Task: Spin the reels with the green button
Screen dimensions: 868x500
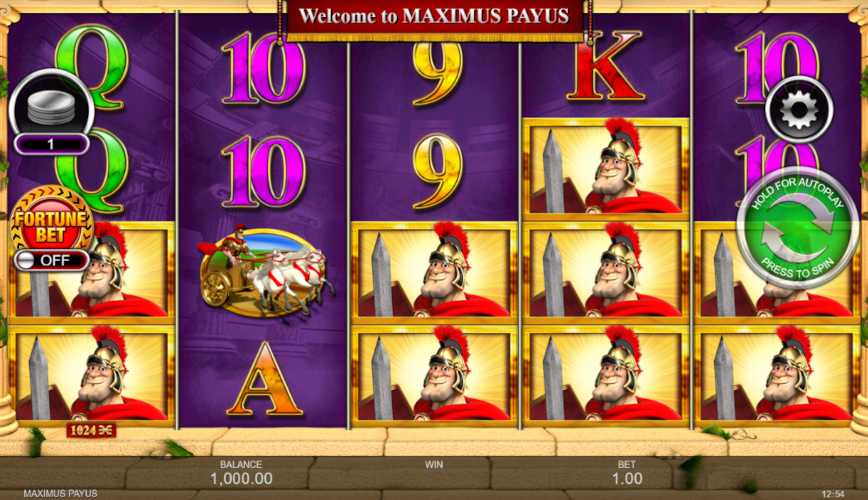Action: pyautogui.click(x=797, y=228)
